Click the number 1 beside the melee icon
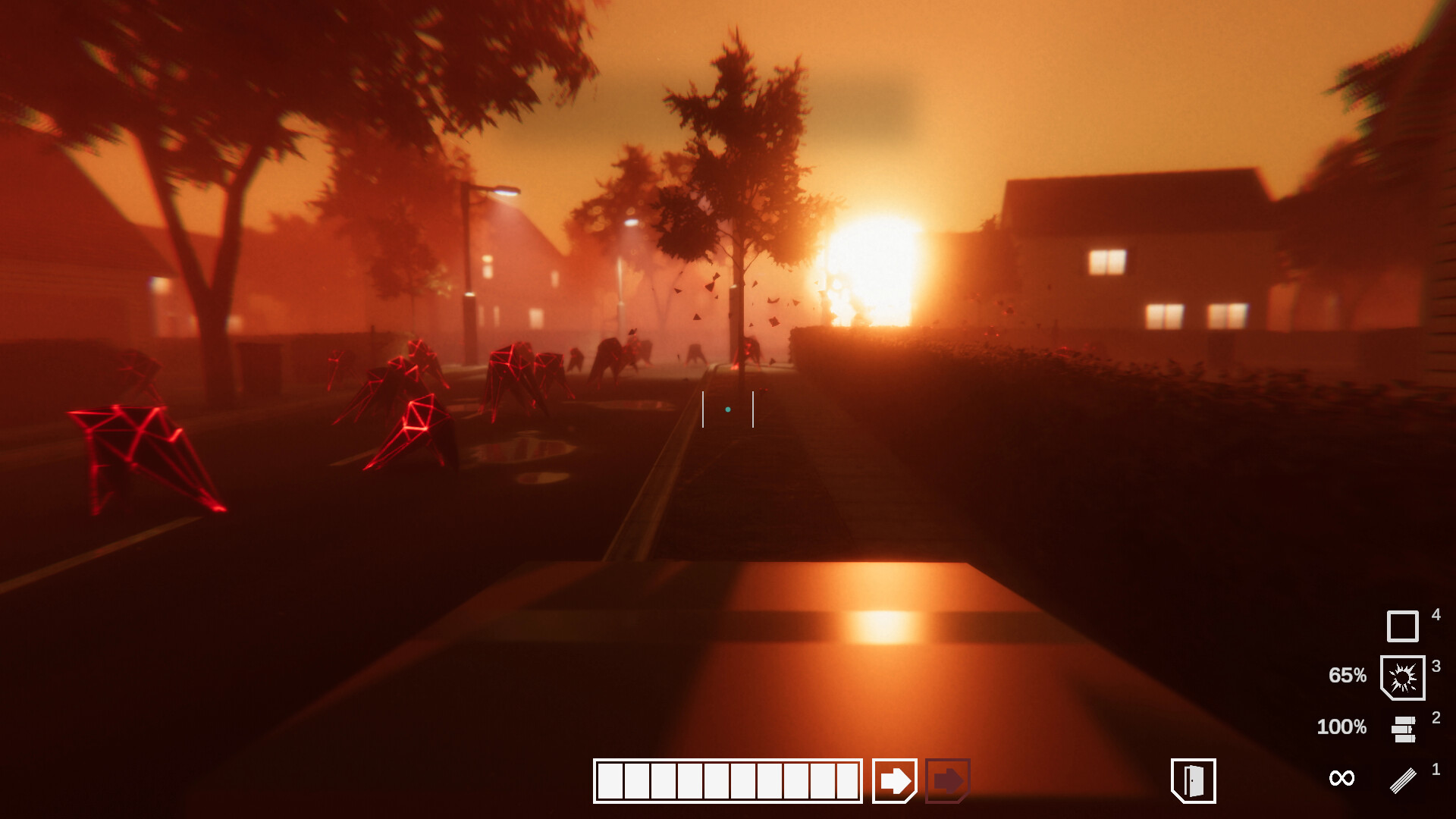Viewport: 1456px width, 819px height. pyautogui.click(x=1436, y=767)
